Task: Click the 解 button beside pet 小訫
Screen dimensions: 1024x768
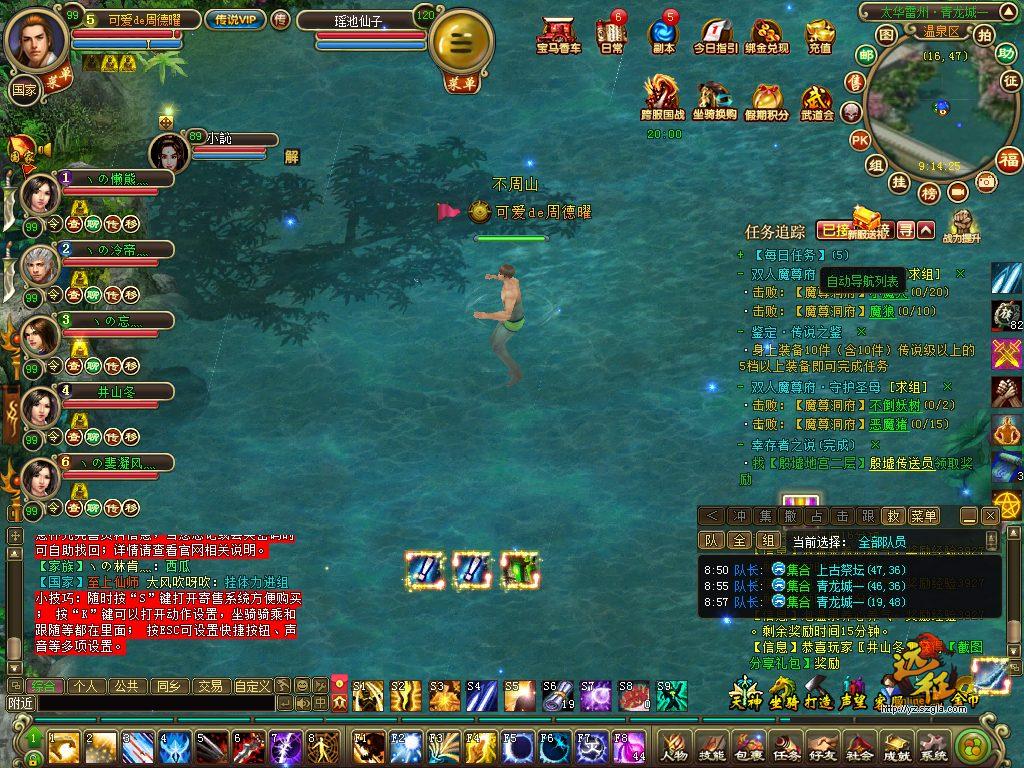Action: point(292,156)
